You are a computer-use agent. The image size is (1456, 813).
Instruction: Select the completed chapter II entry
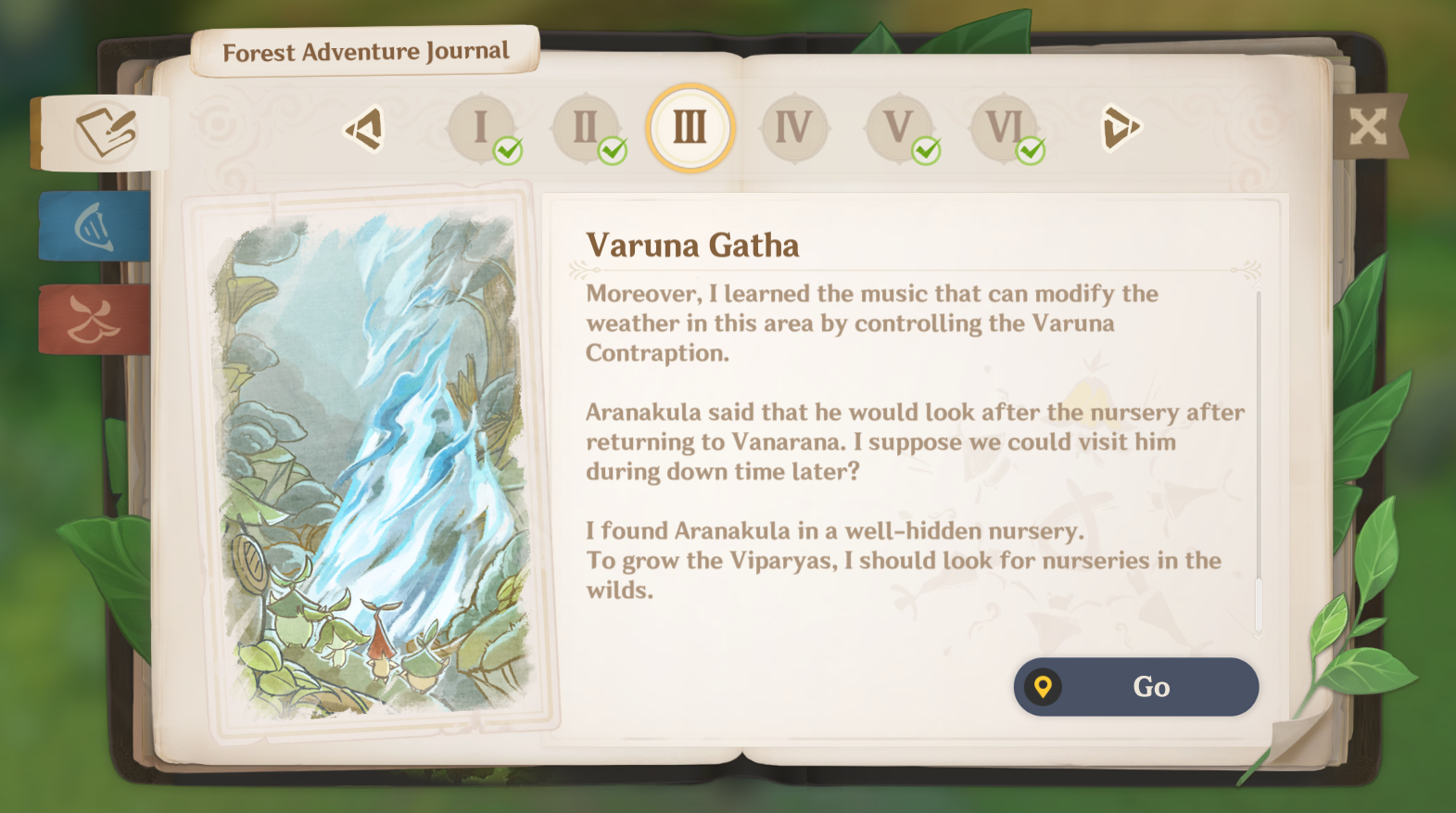586,128
